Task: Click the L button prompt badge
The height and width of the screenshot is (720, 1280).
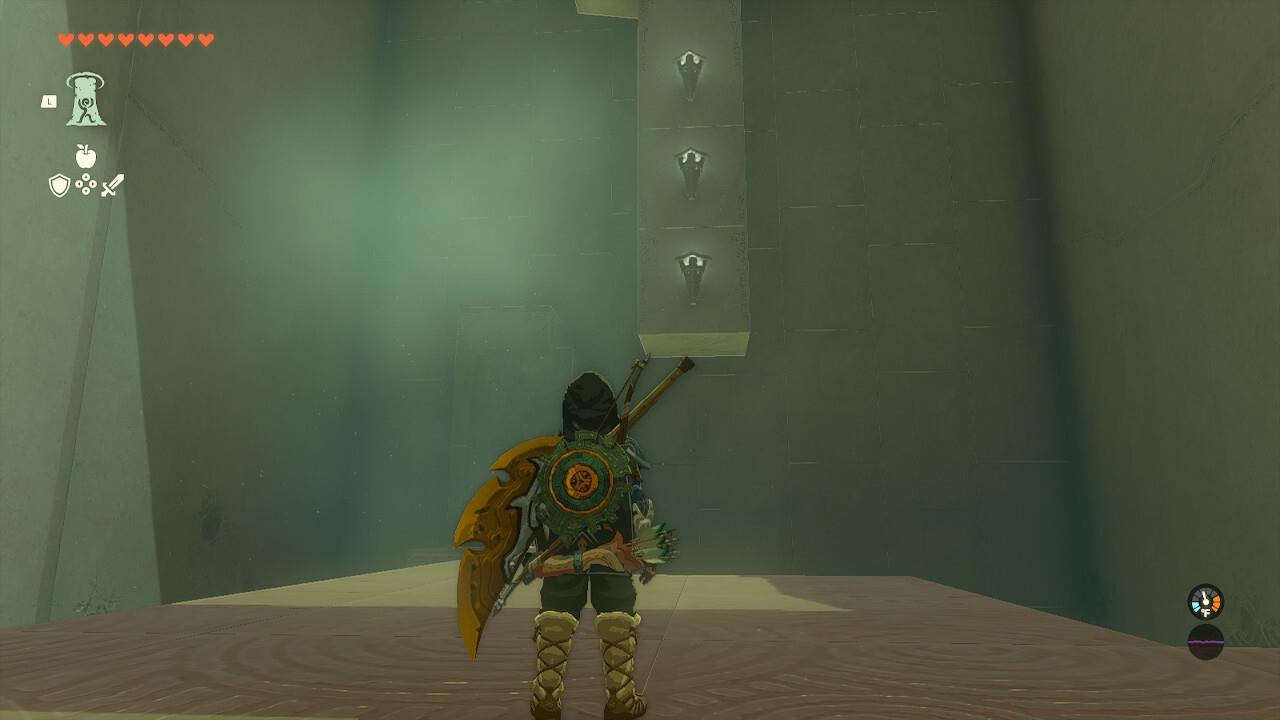Action: [51, 100]
